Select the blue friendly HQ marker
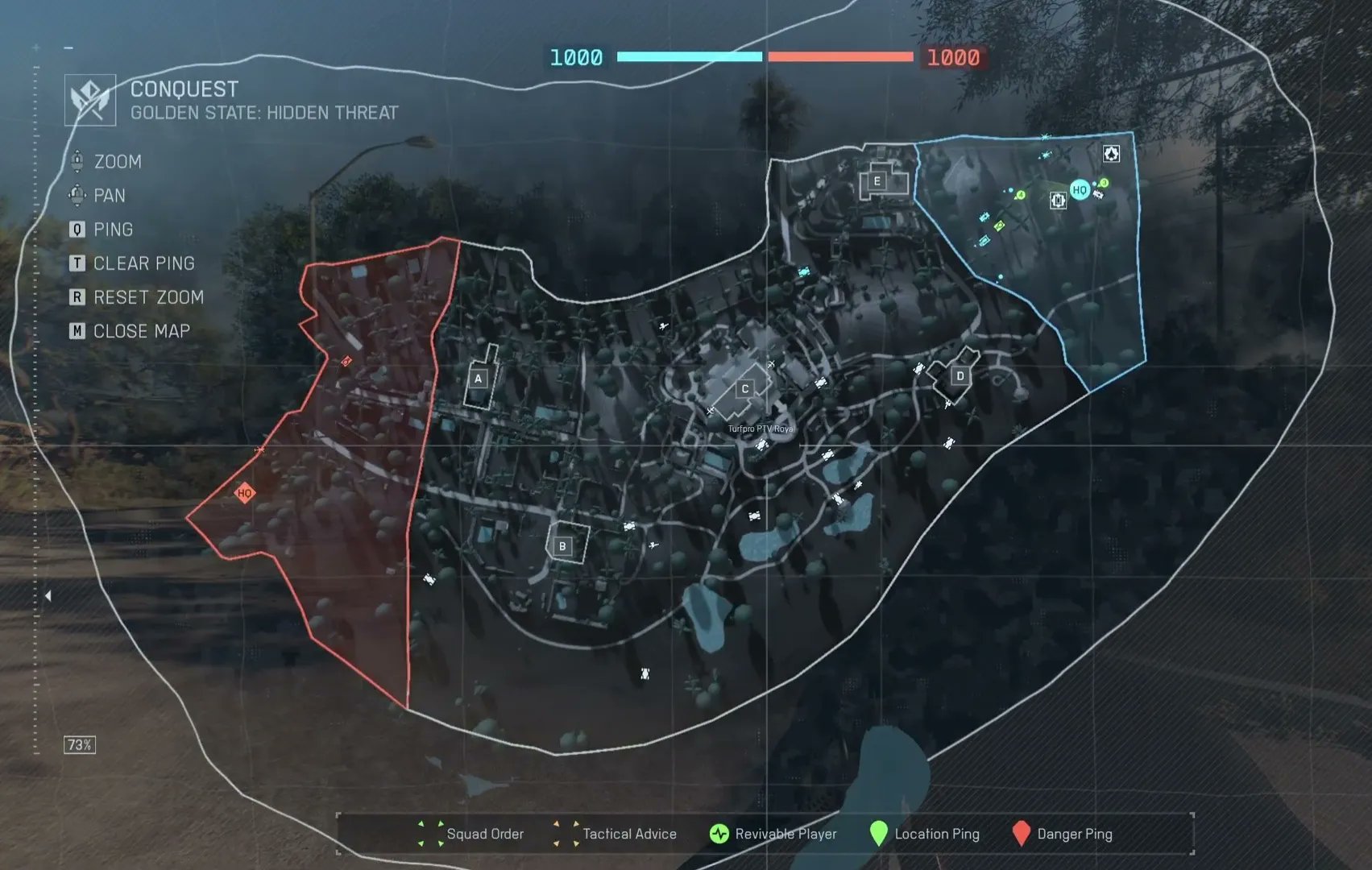The image size is (1372, 870). click(x=1080, y=190)
